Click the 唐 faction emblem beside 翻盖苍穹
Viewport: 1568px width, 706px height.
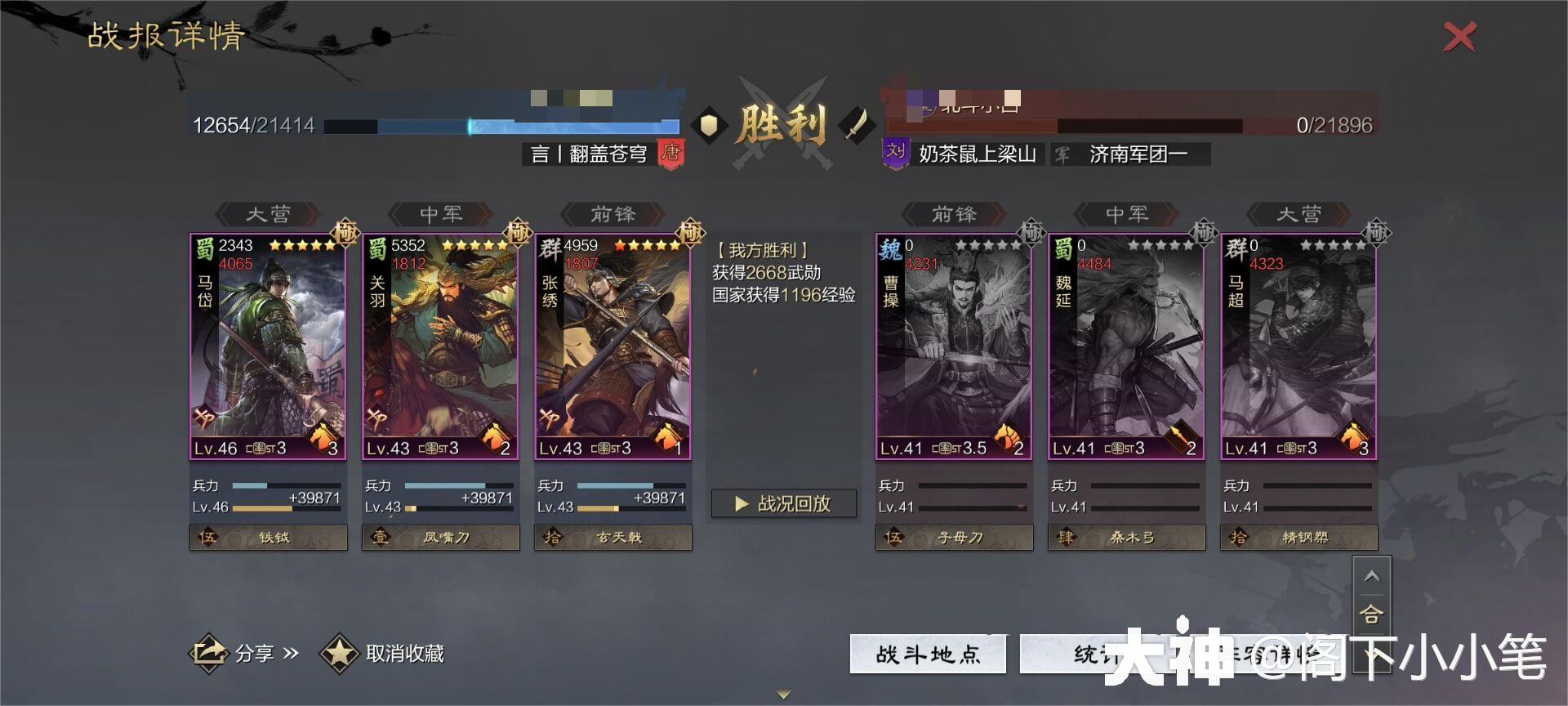click(670, 154)
